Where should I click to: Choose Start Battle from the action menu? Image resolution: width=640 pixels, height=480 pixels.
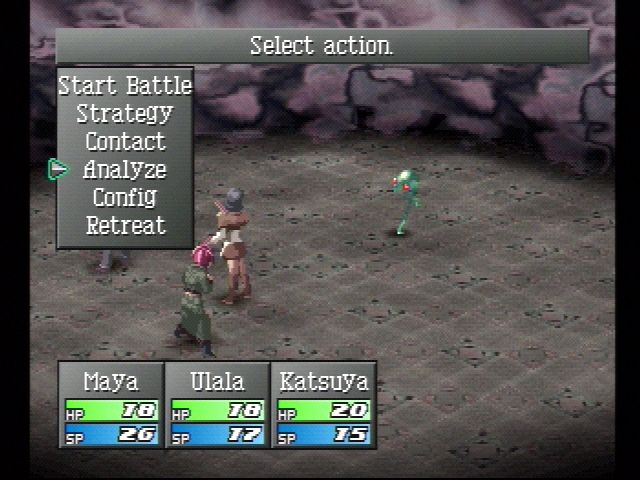pyautogui.click(x=125, y=85)
